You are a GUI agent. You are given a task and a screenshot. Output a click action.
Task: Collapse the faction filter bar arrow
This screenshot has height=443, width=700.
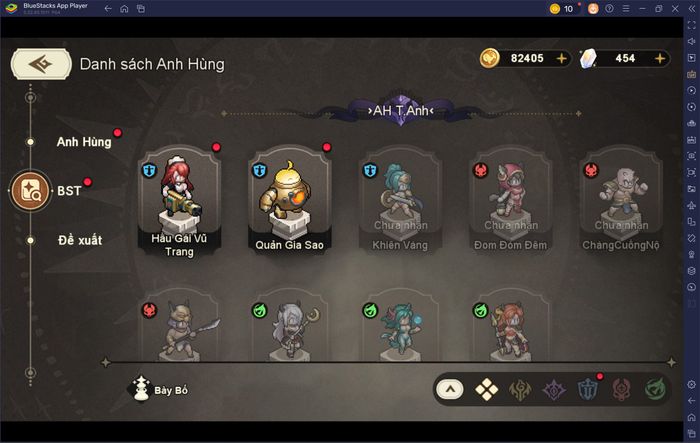point(451,389)
